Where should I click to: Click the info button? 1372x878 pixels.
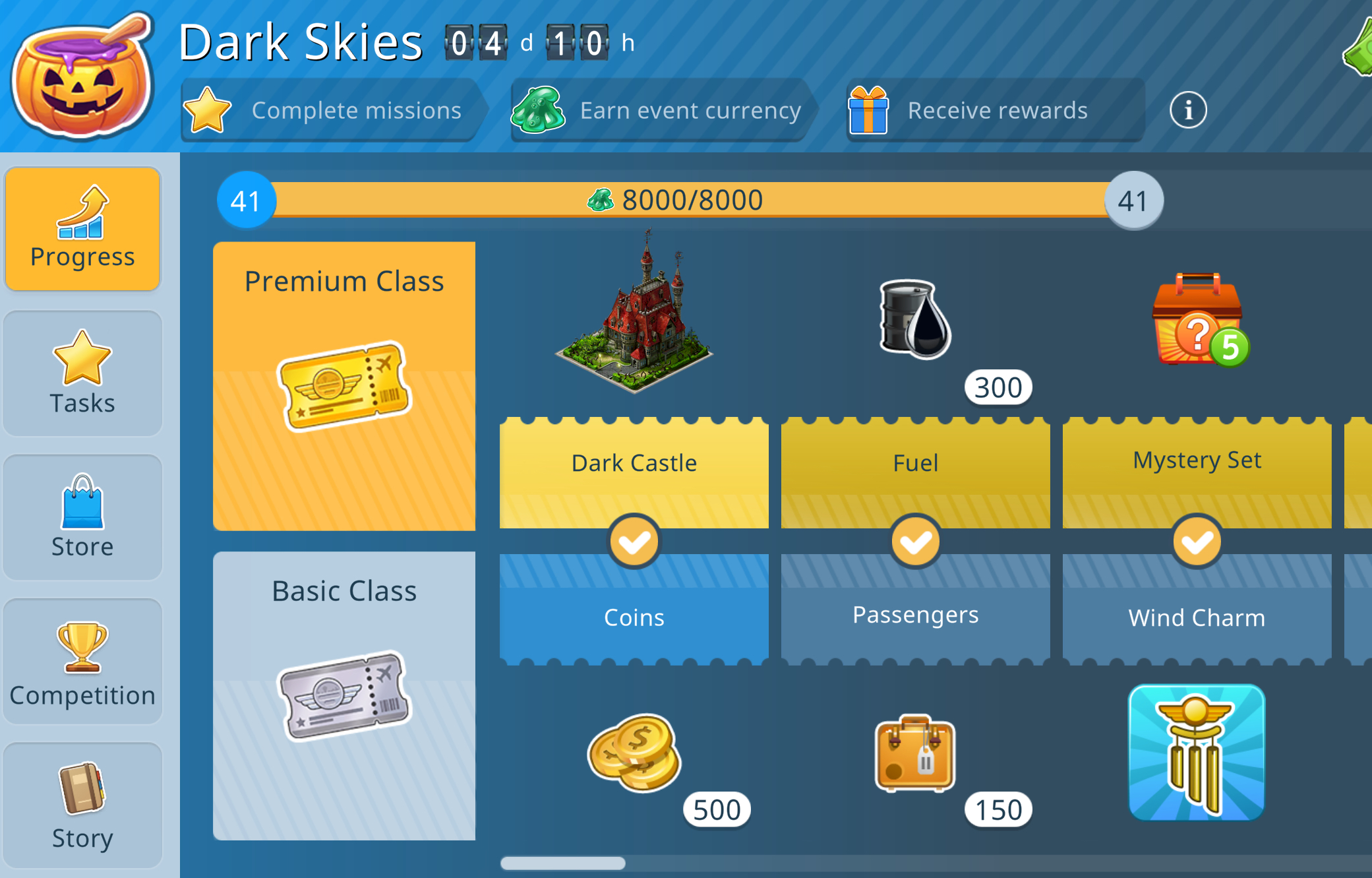point(1188,110)
